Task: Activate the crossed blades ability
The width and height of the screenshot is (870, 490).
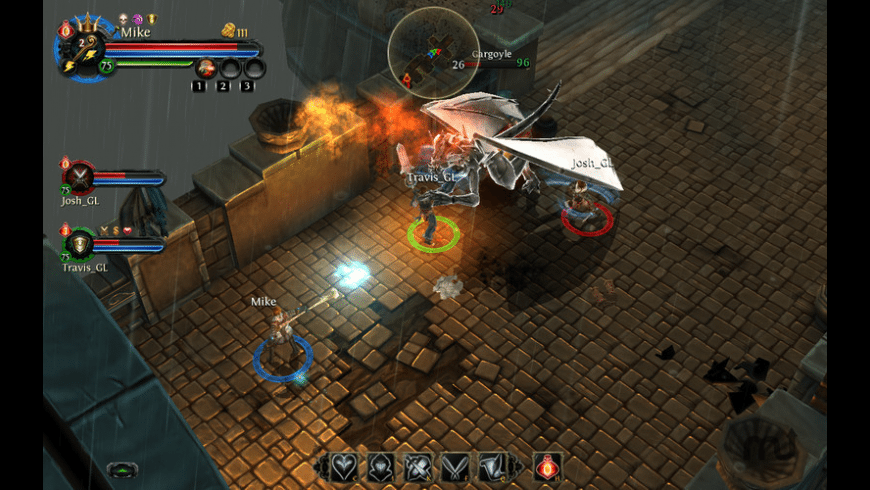Action: pos(455,466)
